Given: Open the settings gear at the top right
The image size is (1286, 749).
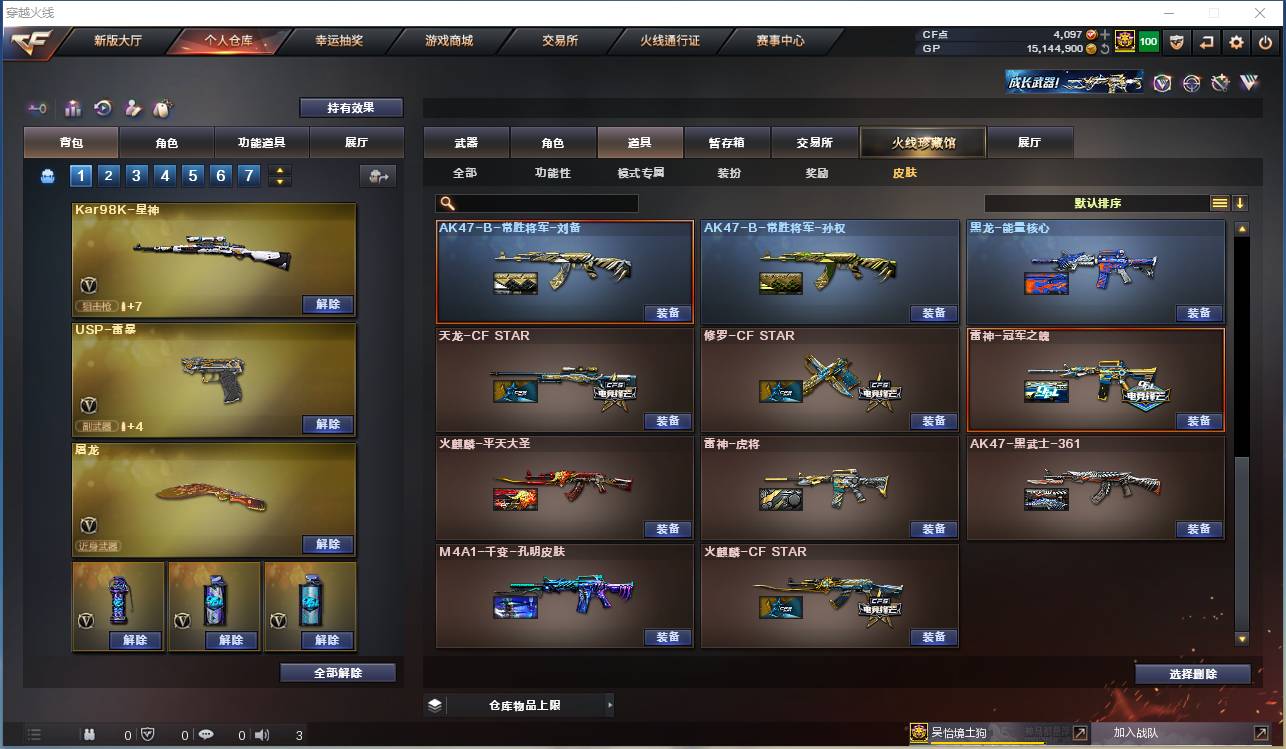Looking at the screenshot, I should click(x=1237, y=43).
